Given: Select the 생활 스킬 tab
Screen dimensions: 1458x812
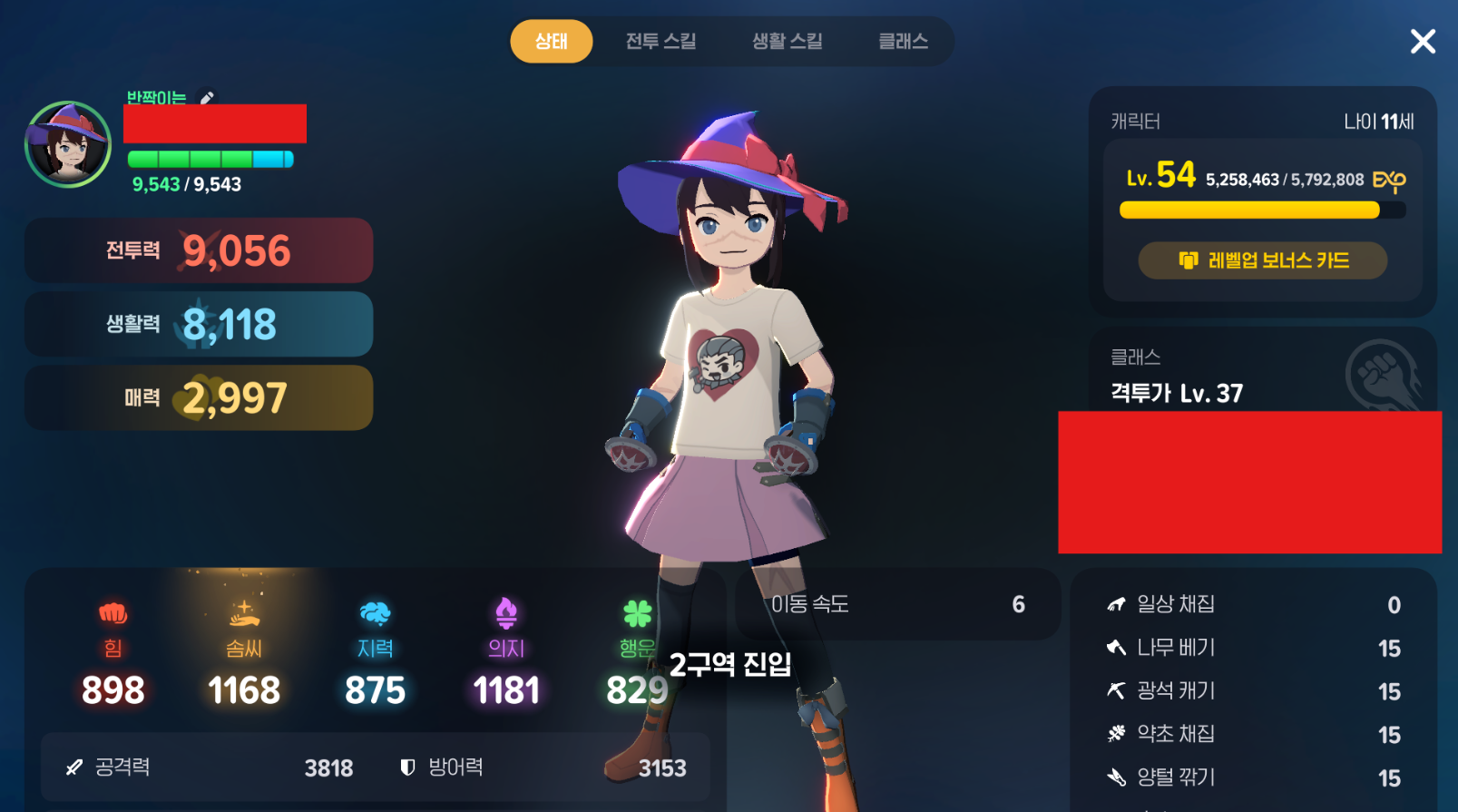Looking at the screenshot, I should tap(787, 42).
